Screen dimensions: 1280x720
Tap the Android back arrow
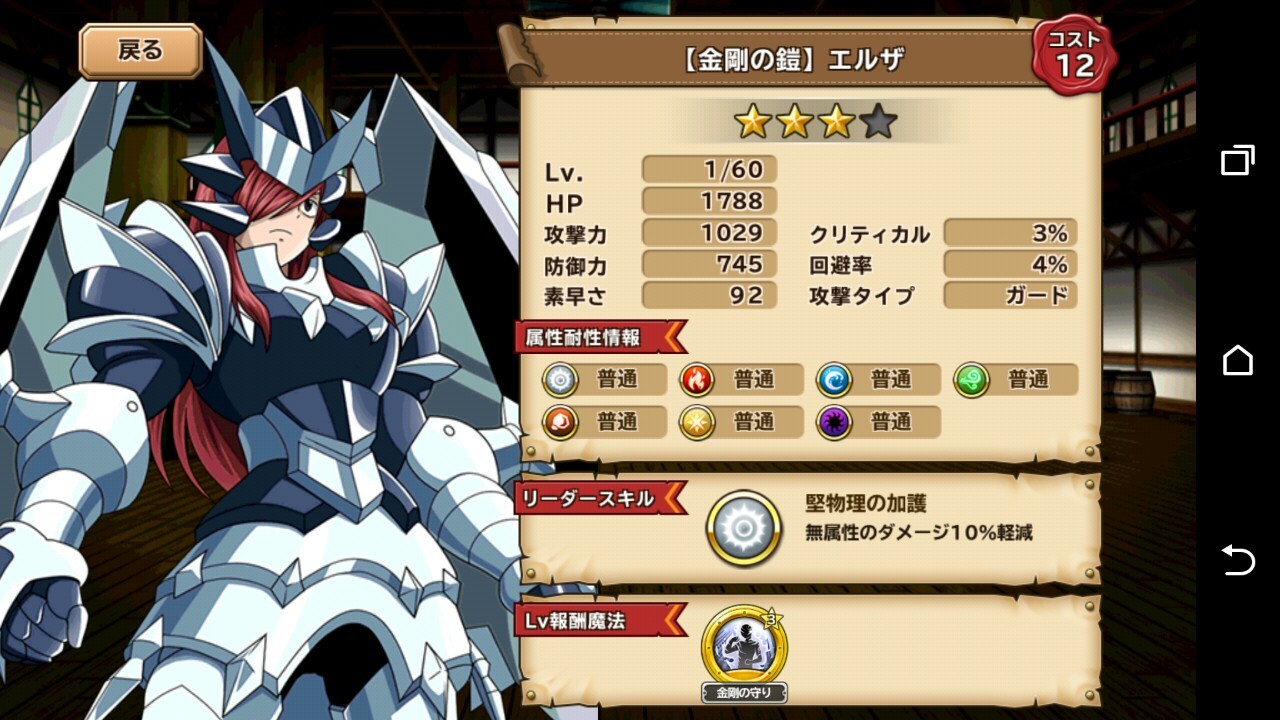[1237, 560]
